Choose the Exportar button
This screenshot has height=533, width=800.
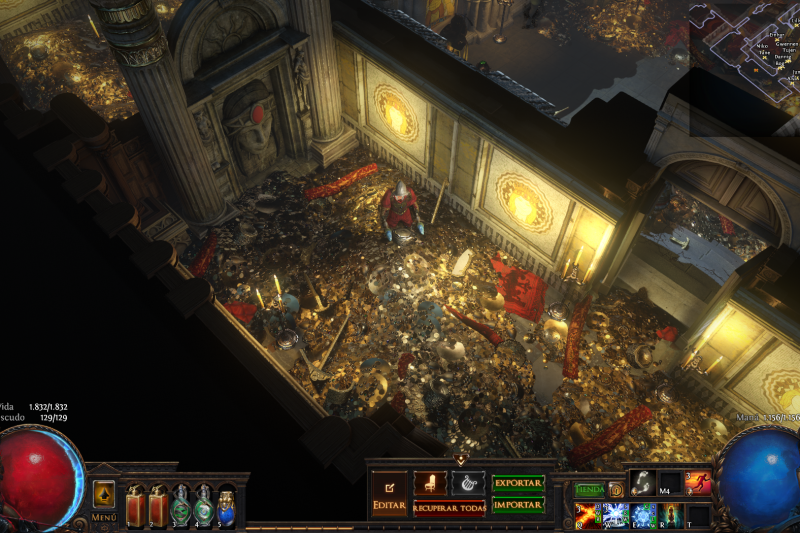[x=518, y=484]
